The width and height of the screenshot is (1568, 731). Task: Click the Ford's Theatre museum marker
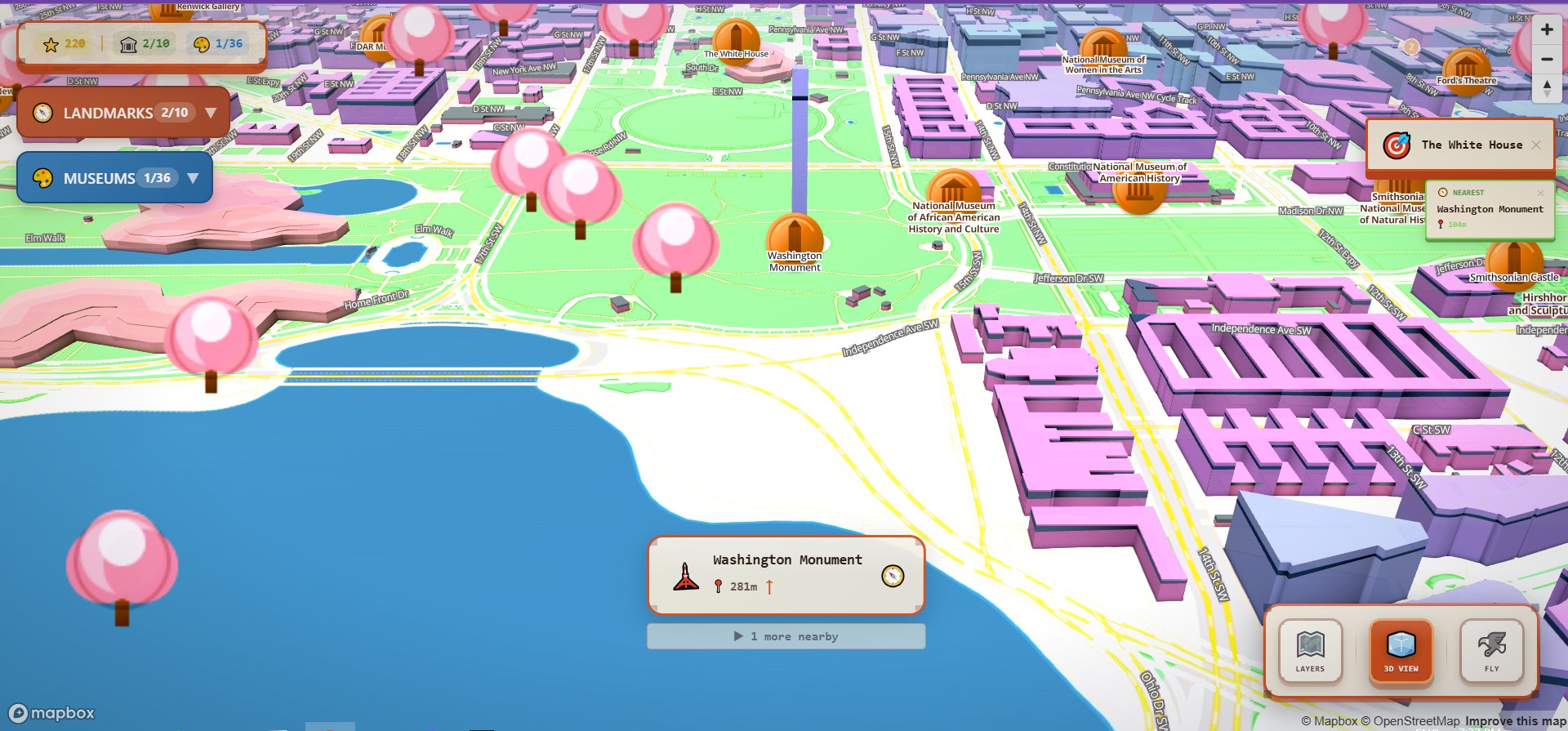click(1467, 69)
